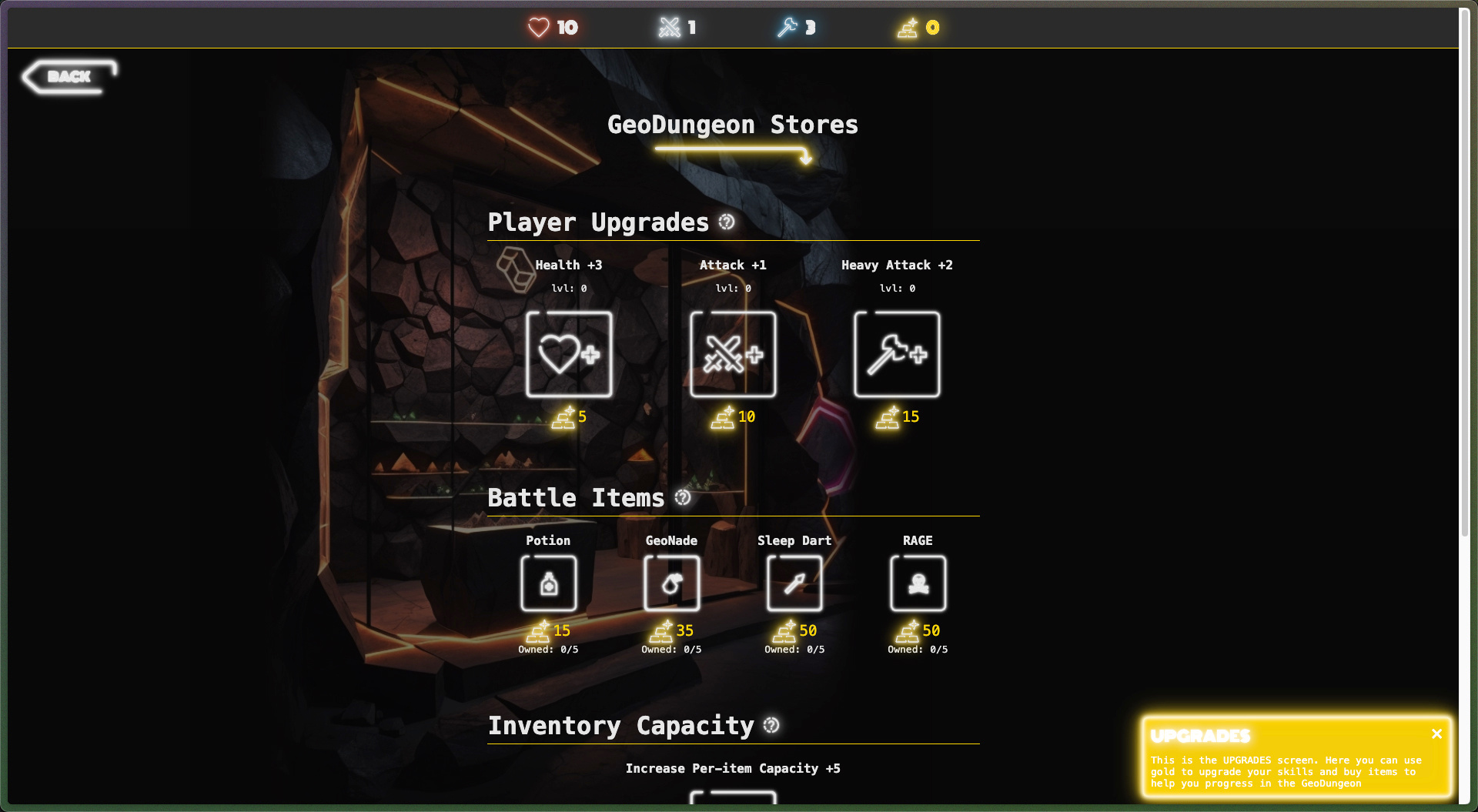Click the page's vertical scrollbar

click(x=1464, y=269)
